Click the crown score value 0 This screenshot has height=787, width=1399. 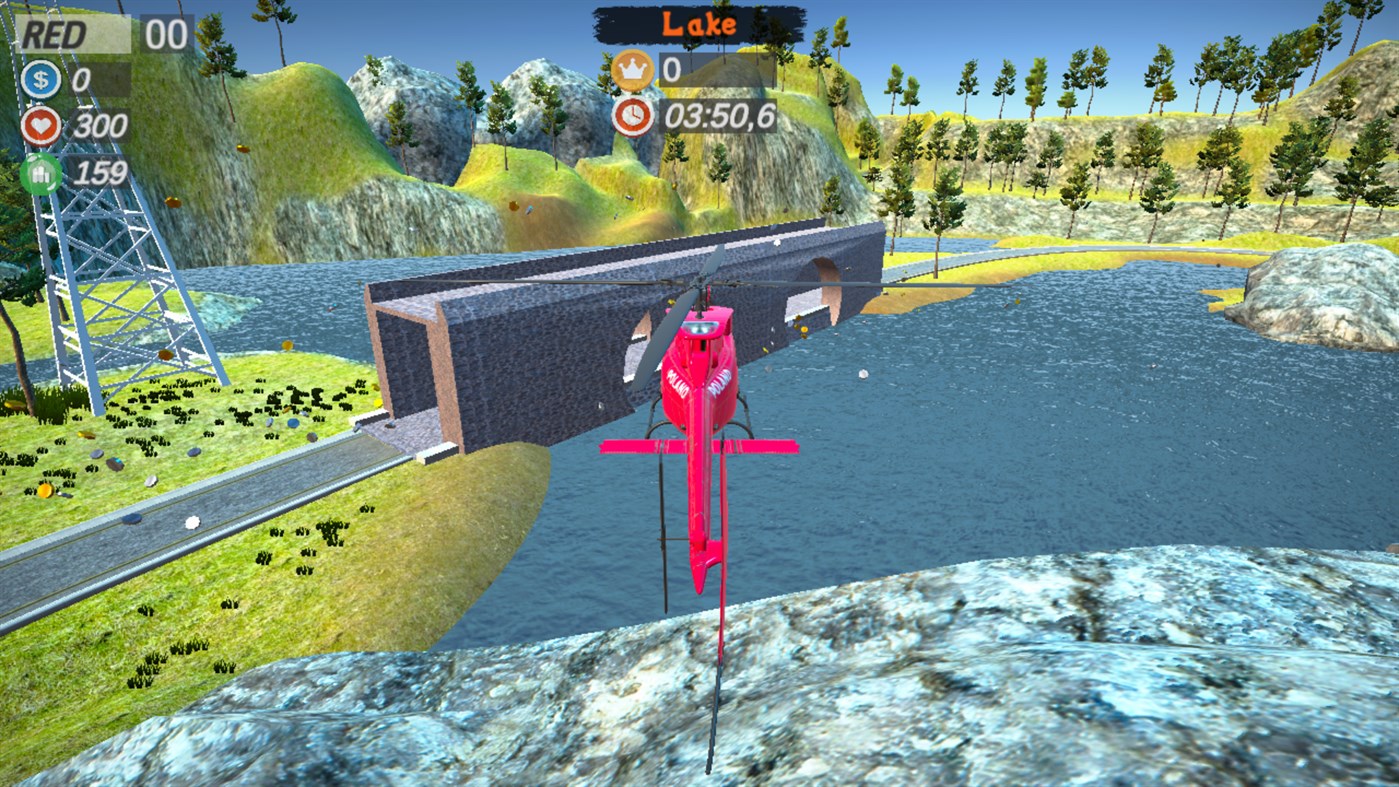point(673,71)
